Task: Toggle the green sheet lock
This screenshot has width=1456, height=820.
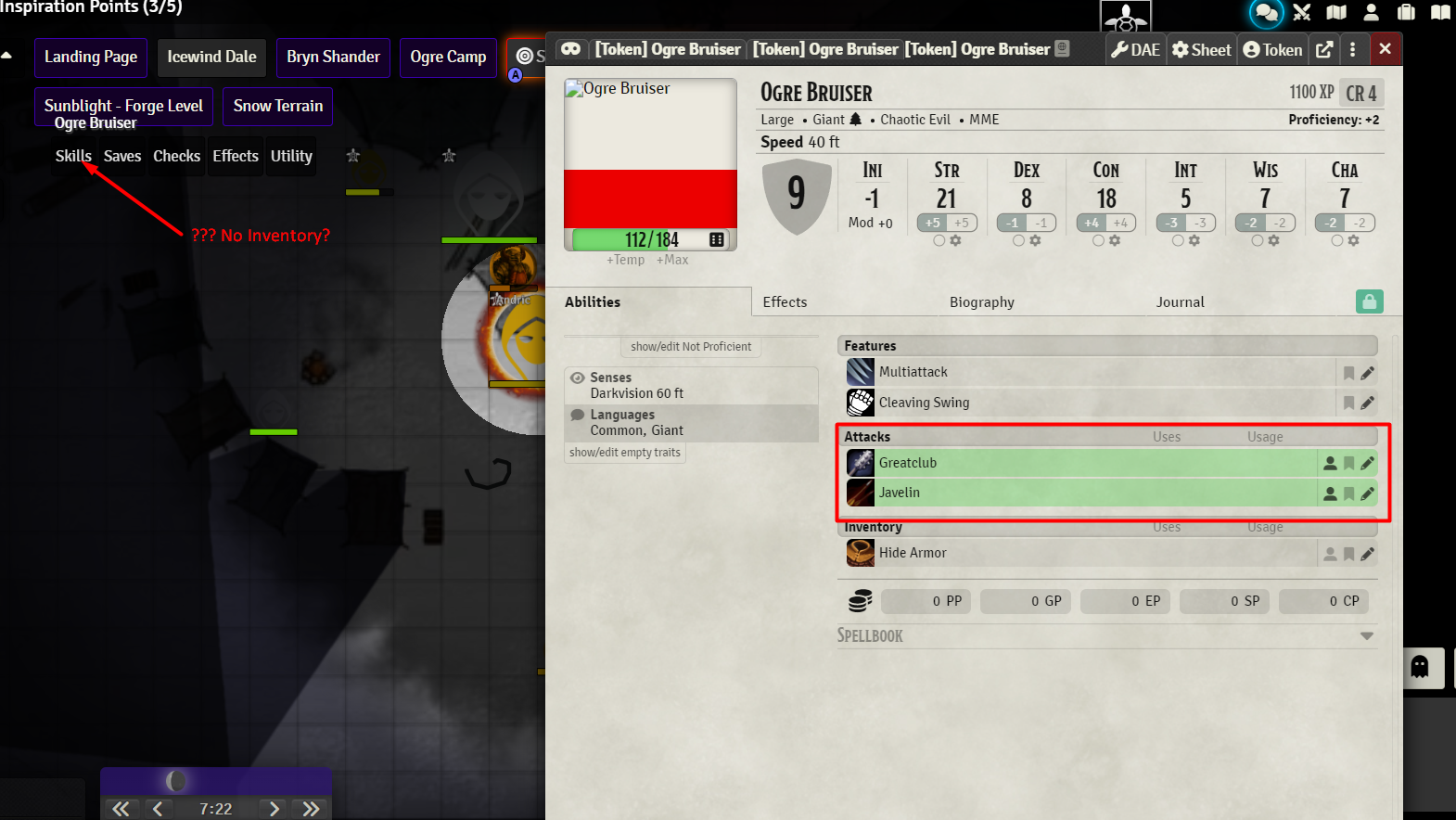Action: click(x=1370, y=301)
